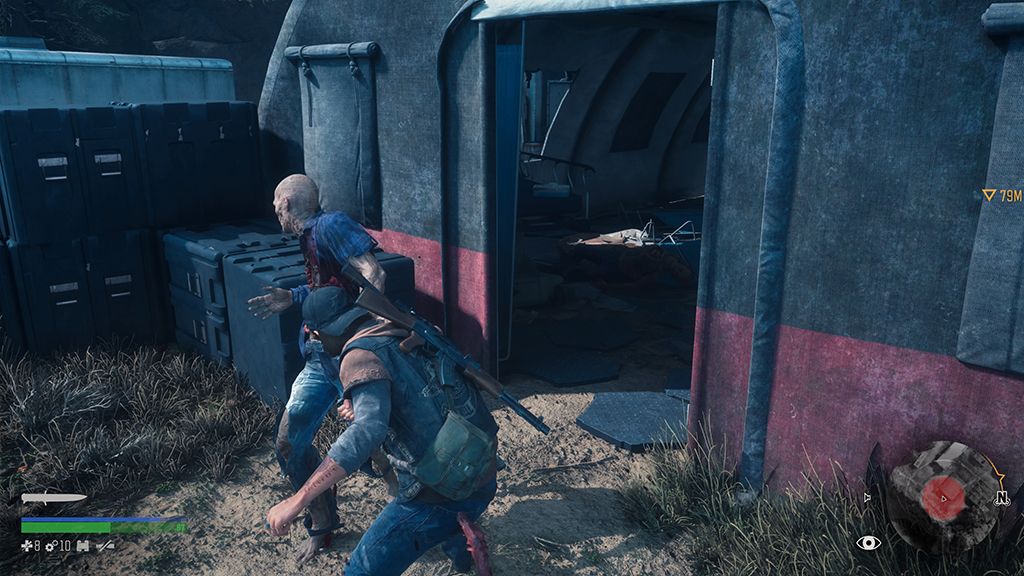
Task: Click the circular minimap
Action: [x=942, y=497]
